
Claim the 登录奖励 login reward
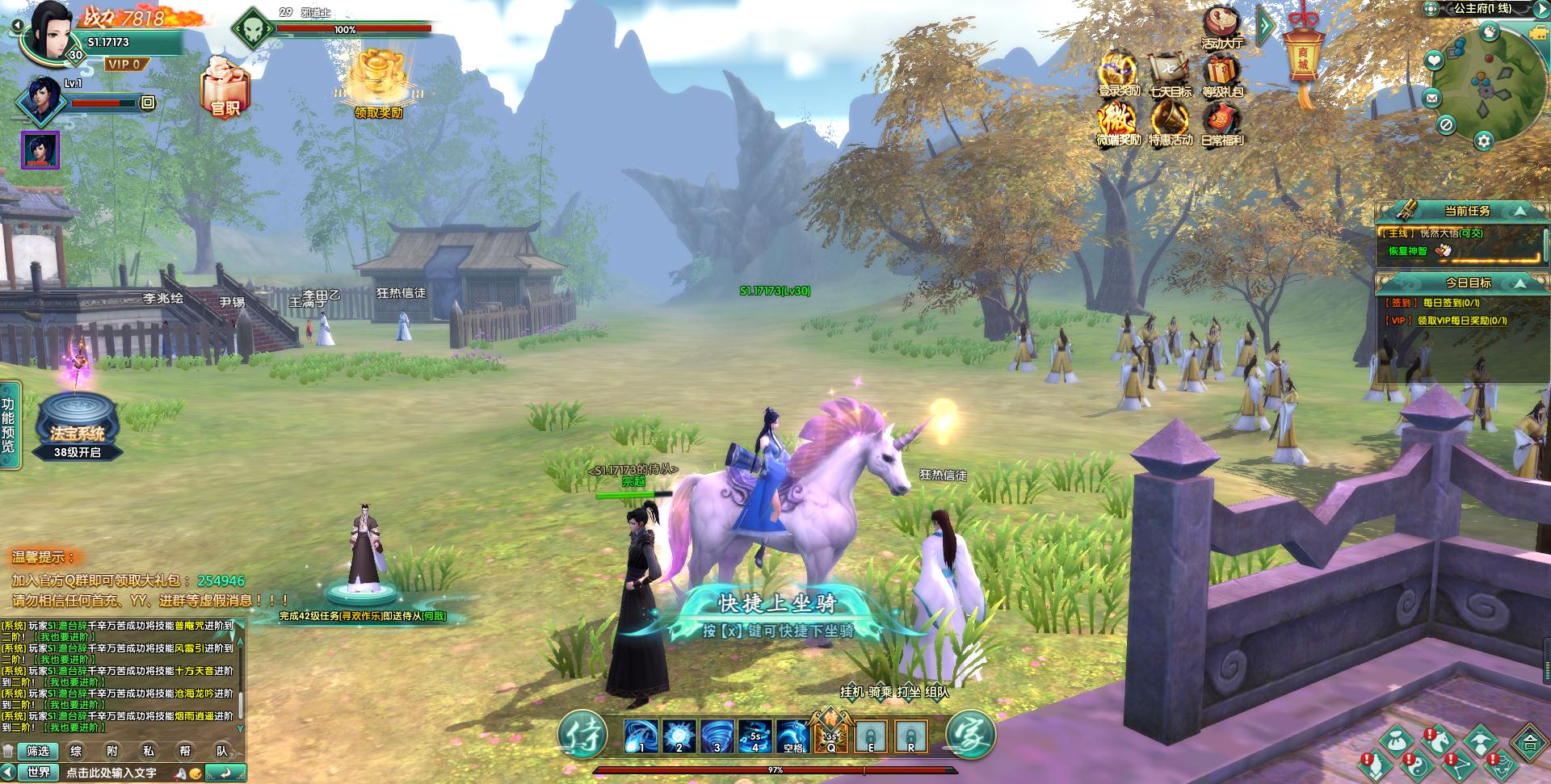(1119, 73)
